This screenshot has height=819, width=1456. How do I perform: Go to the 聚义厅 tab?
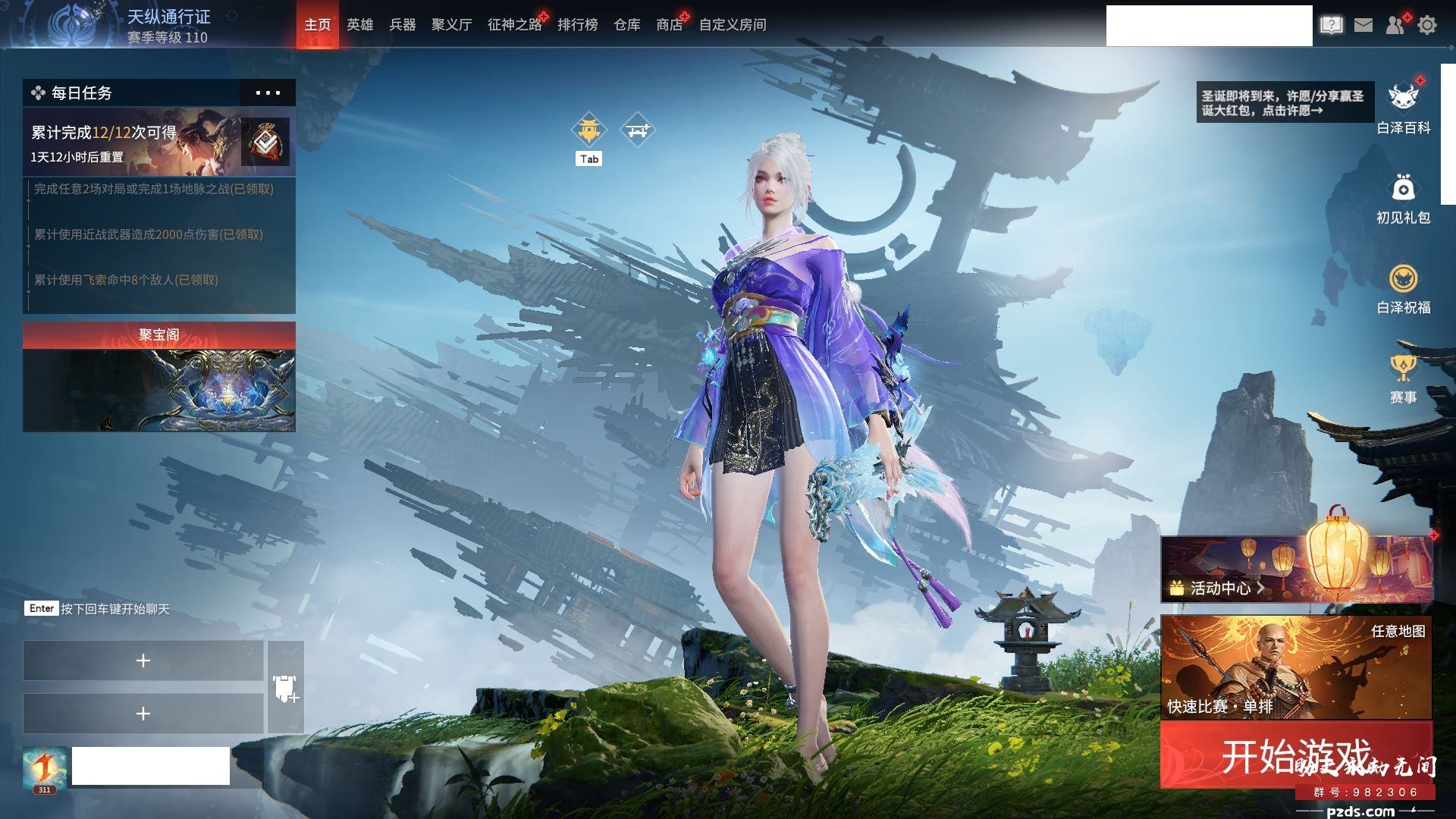[451, 25]
